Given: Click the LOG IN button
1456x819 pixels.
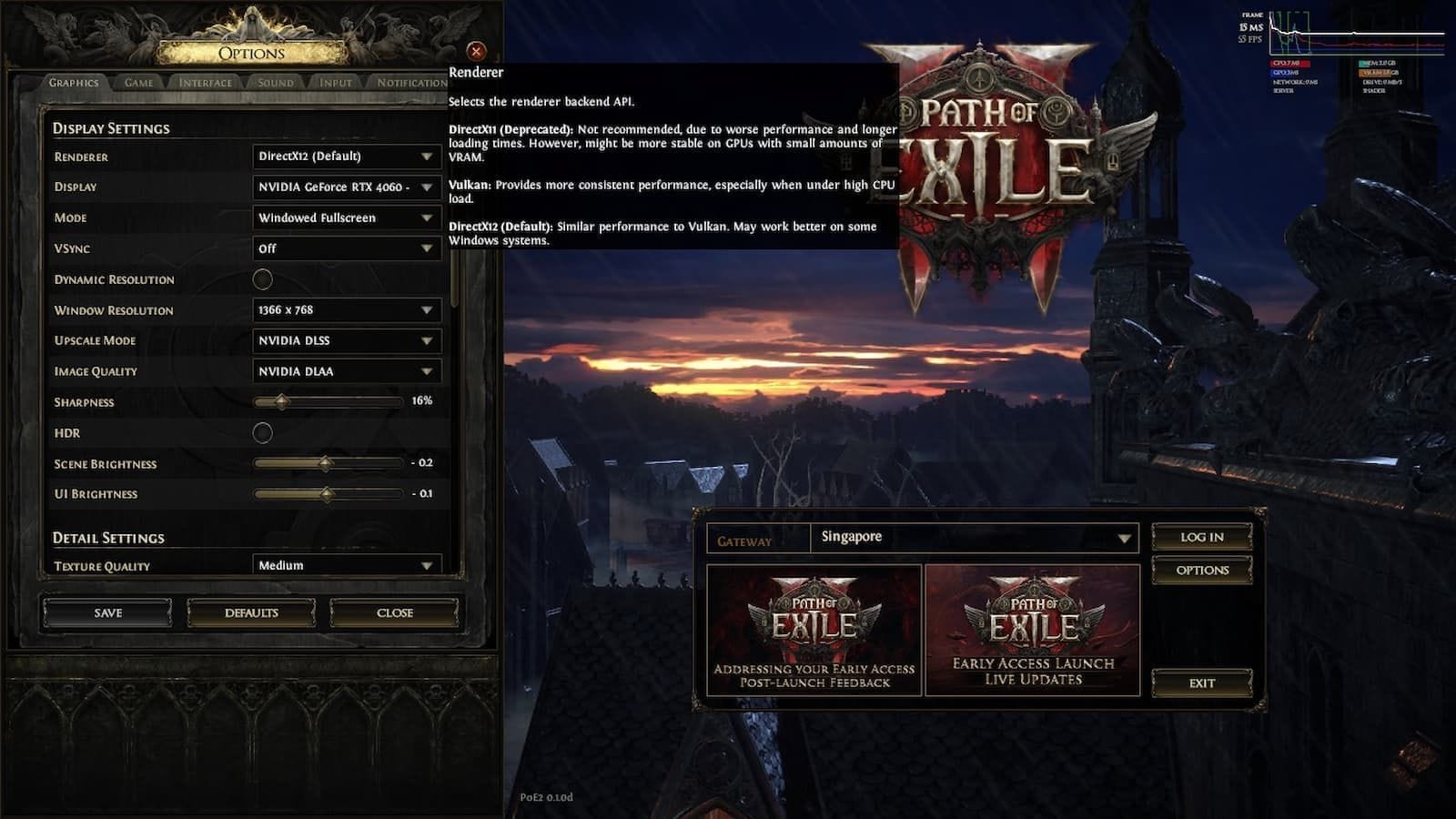Looking at the screenshot, I should 1201,537.
